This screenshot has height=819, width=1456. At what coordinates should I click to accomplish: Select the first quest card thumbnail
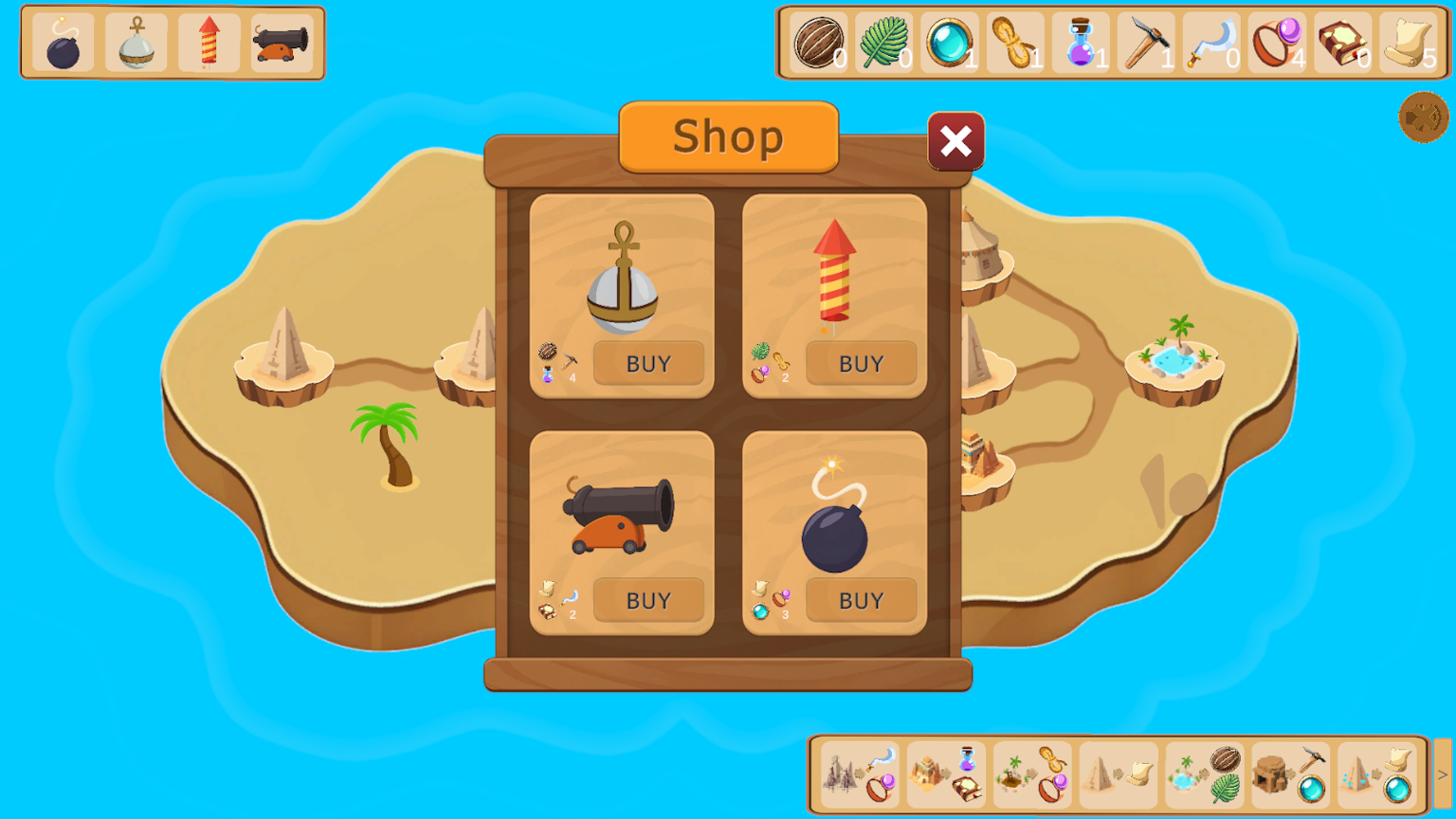coord(858,774)
